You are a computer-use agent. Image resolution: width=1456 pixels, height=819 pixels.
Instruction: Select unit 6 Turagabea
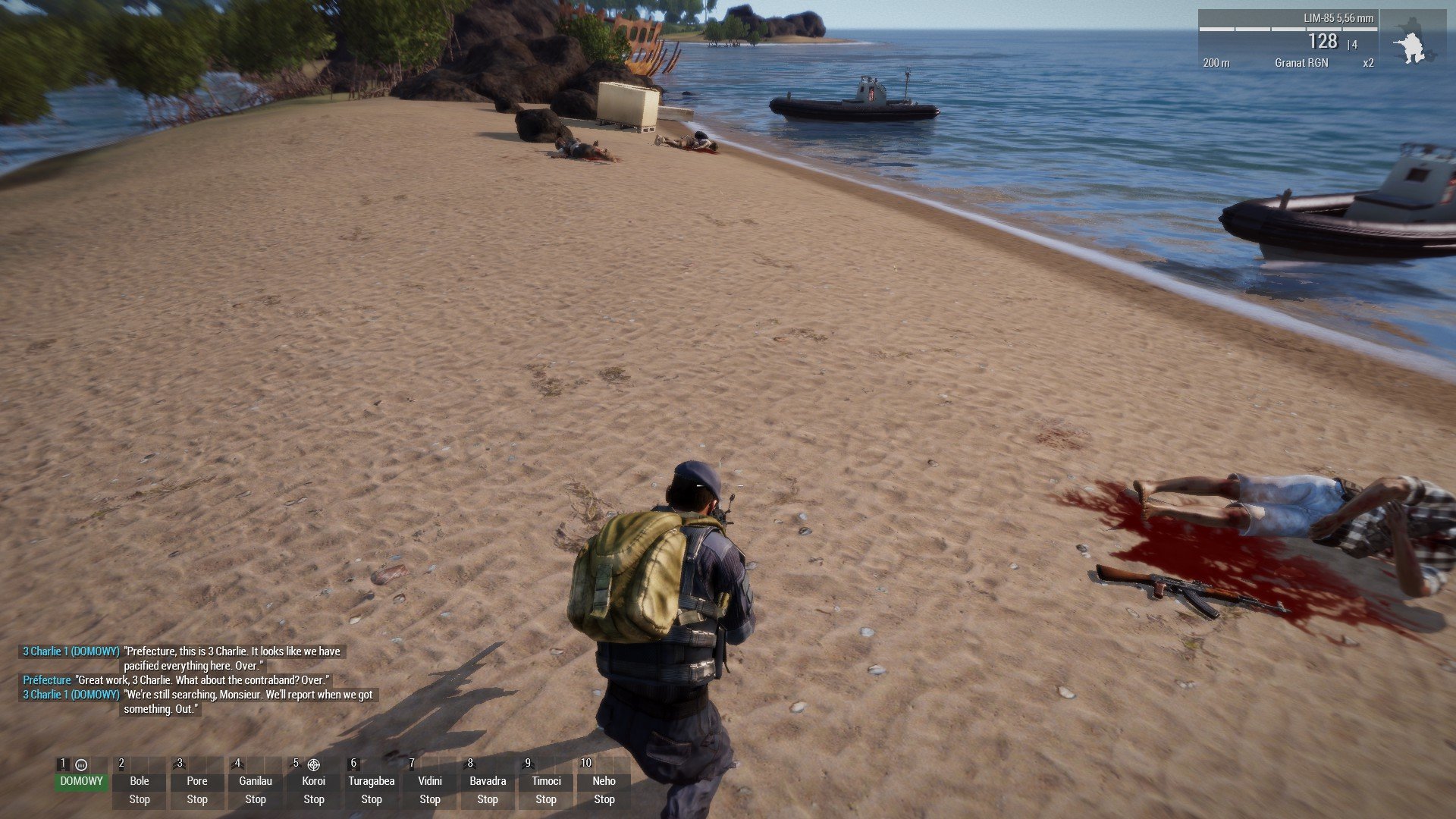pos(372,781)
